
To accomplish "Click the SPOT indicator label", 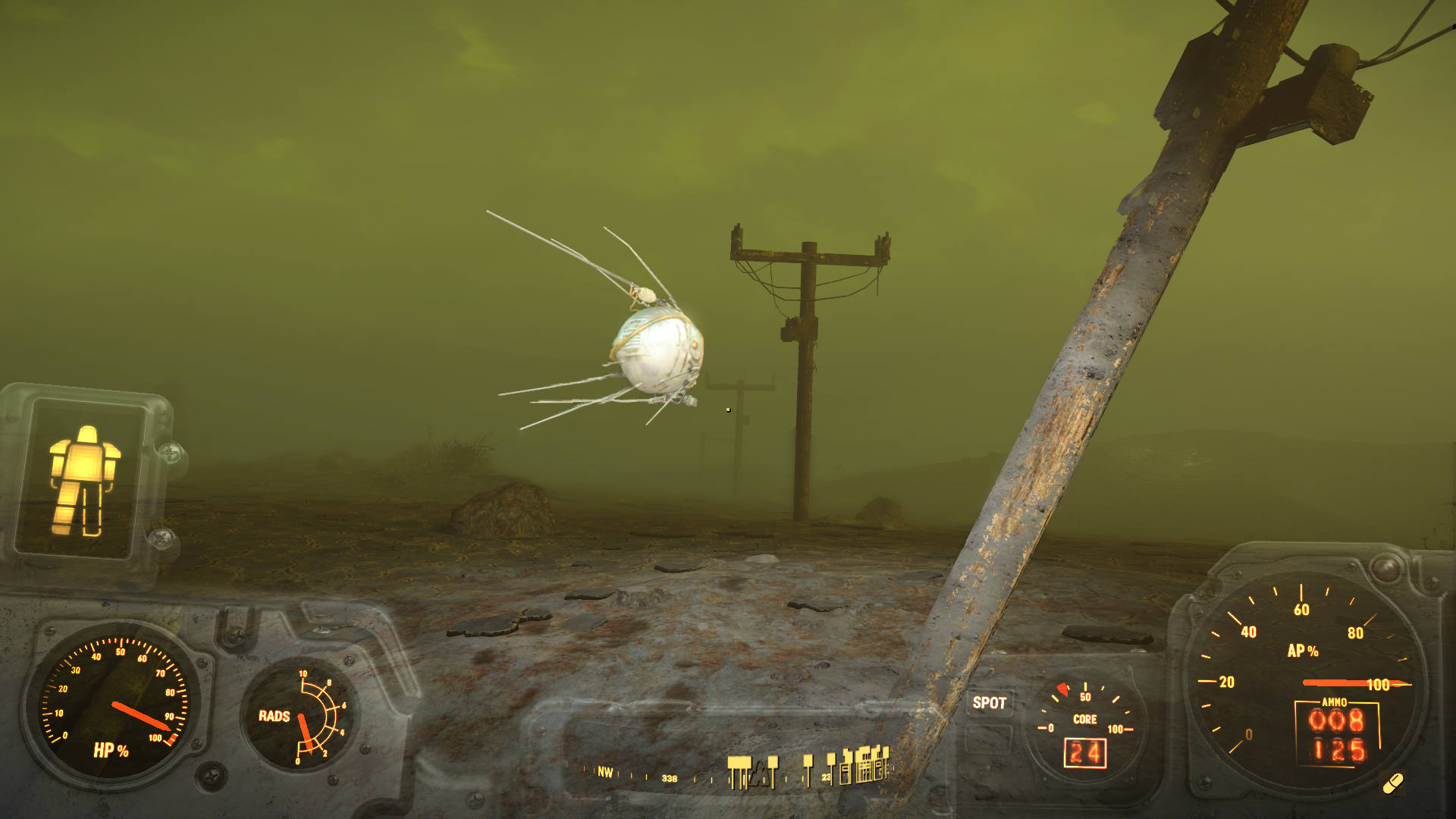I will pyautogui.click(x=989, y=703).
